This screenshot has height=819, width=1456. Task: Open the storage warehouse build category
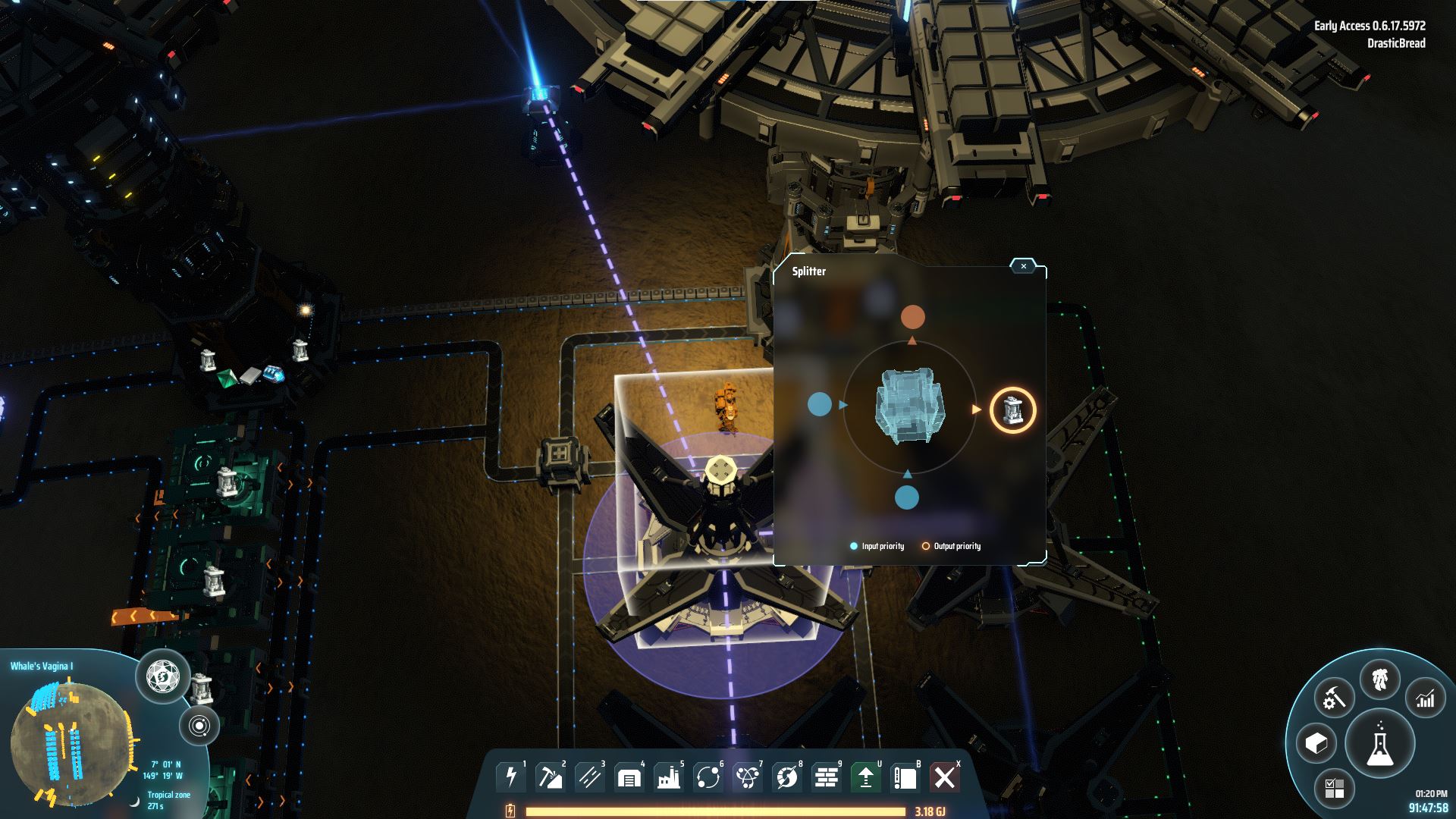coord(629,777)
